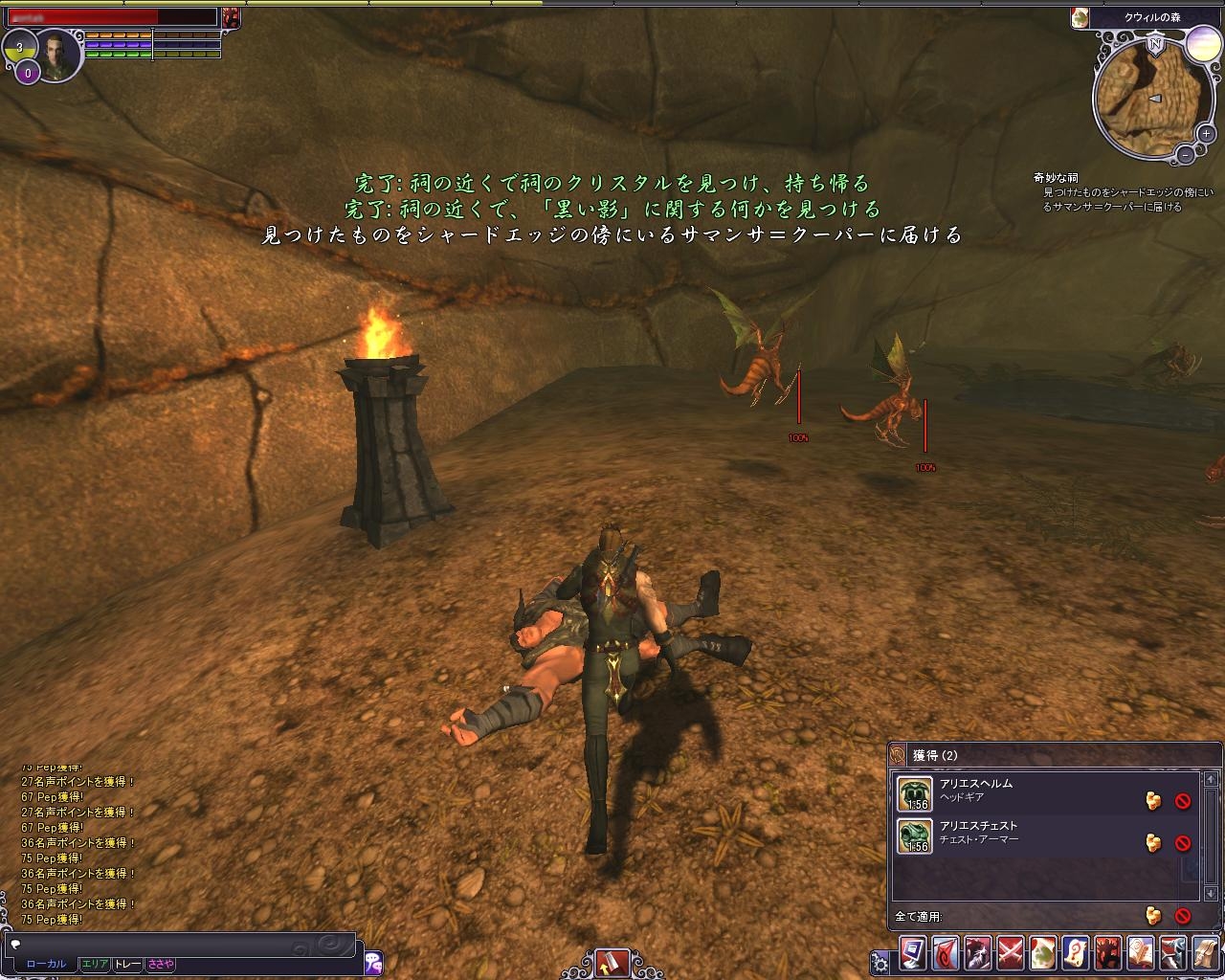This screenshot has height=980, width=1225.
Task: Zoom out the minimap with minus button
Action: click(1185, 153)
